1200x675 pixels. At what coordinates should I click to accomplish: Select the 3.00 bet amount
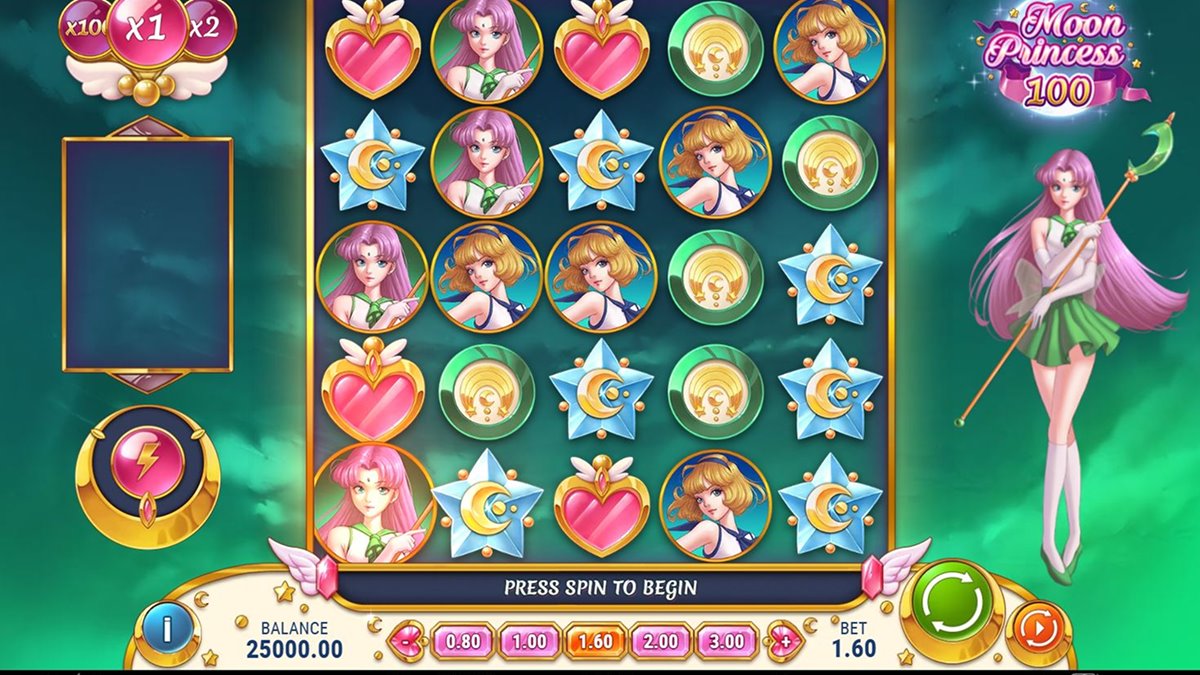click(727, 640)
